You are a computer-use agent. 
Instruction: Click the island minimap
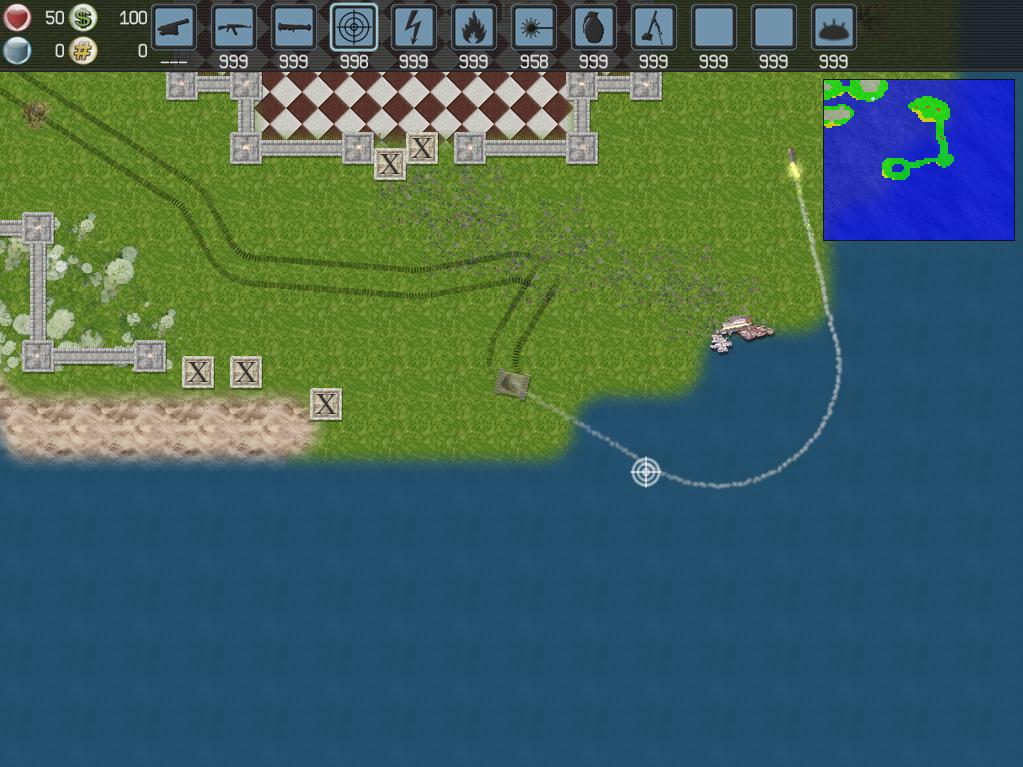click(x=918, y=160)
